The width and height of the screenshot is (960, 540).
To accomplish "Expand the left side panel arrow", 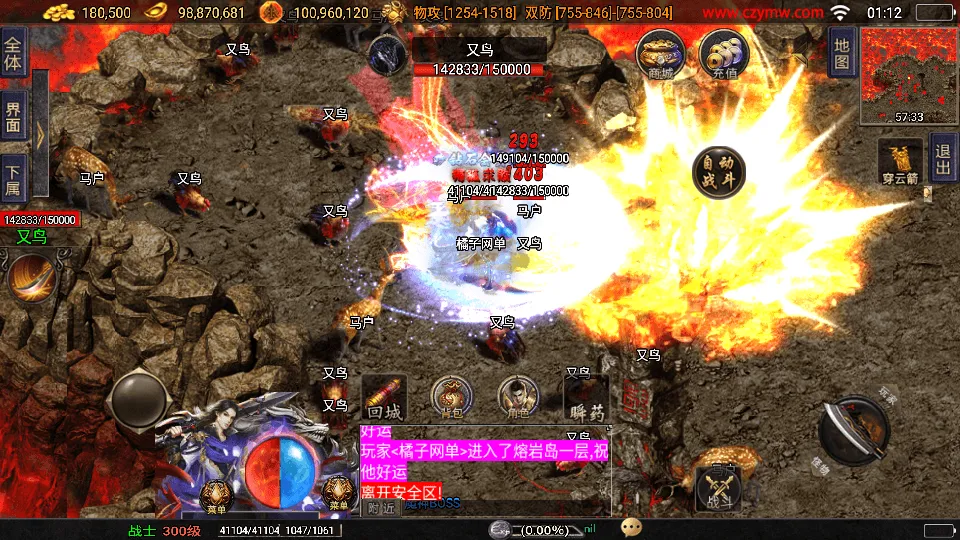I will 40,135.
